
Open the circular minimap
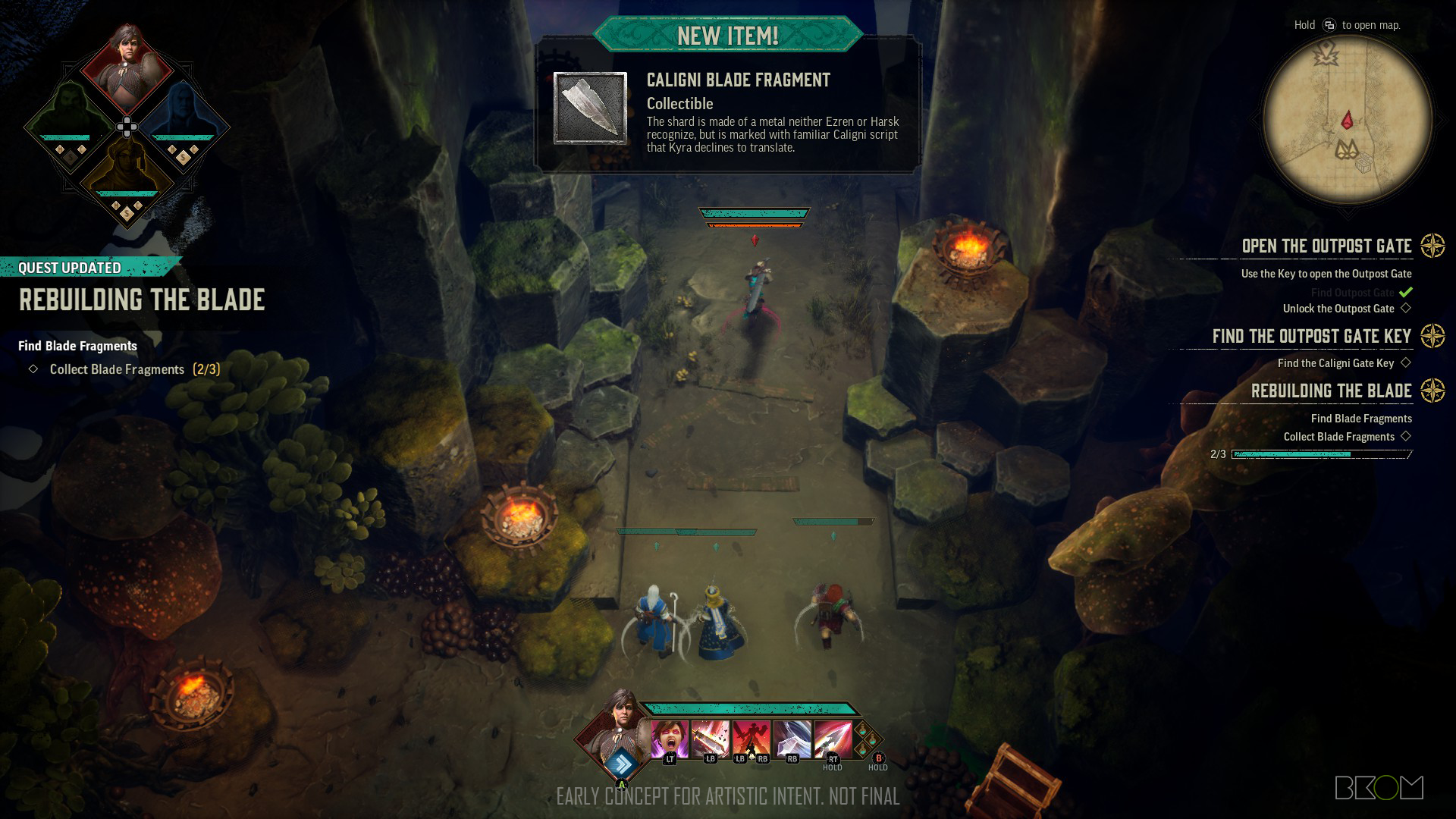[1348, 120]
